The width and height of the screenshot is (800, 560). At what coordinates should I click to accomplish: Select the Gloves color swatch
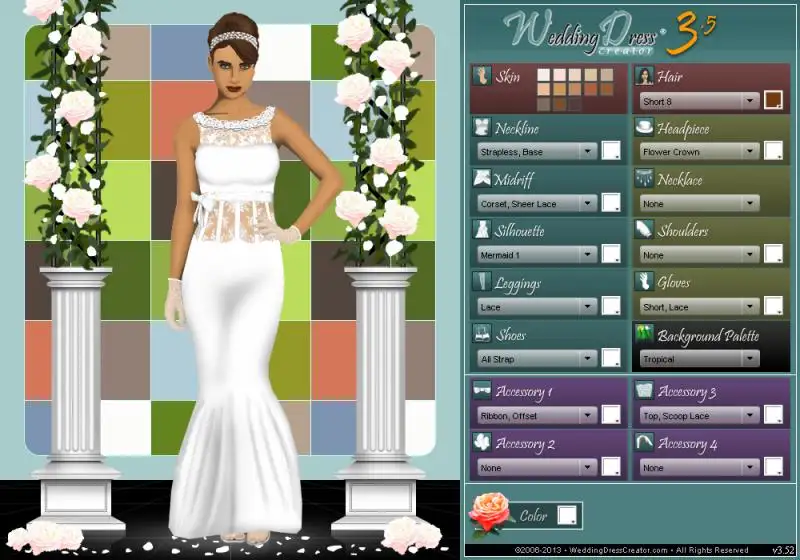pyautogui.click(x=773, y=306)
